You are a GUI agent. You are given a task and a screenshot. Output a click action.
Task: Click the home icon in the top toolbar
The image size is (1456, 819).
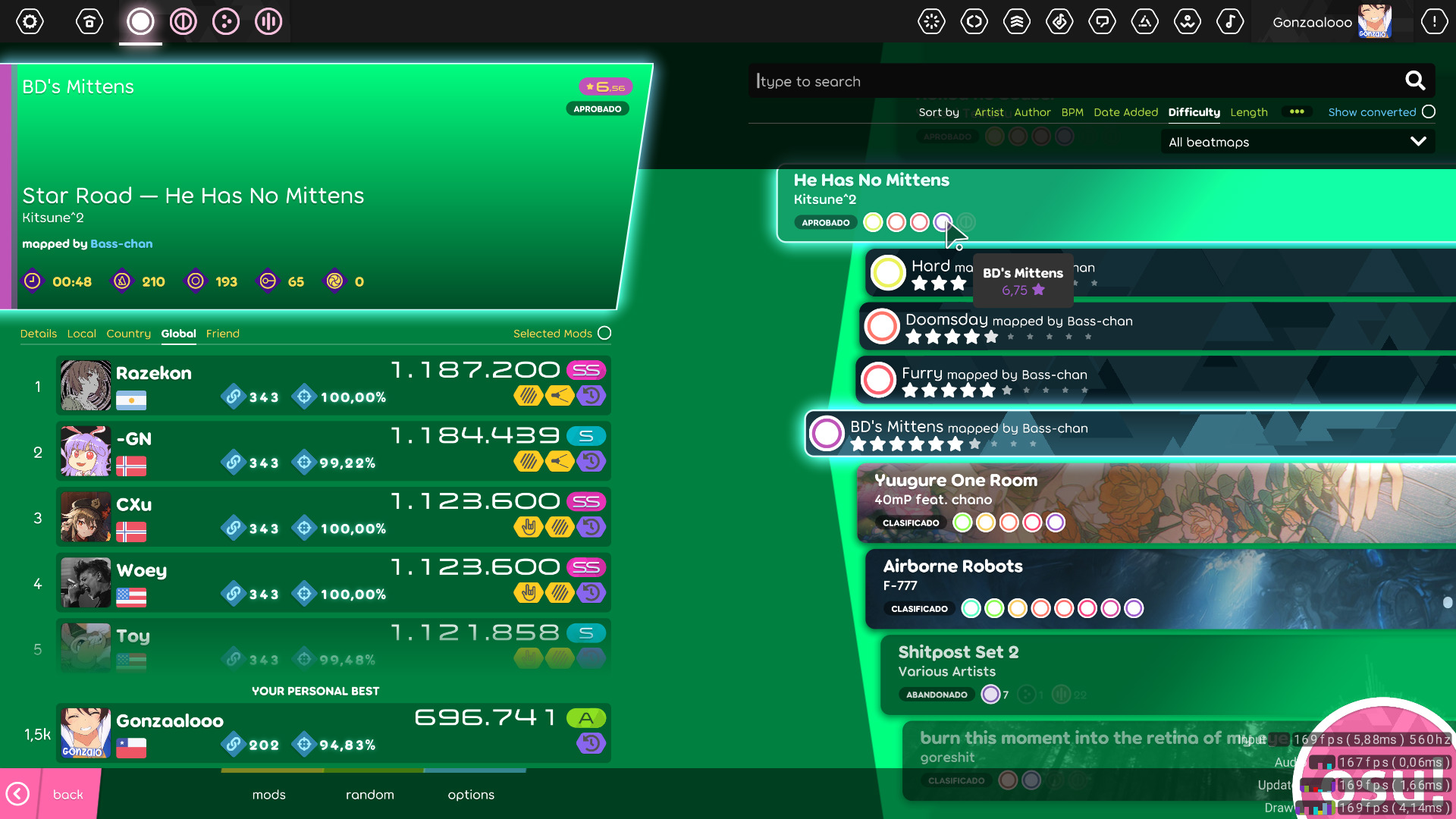pos(89,21)
